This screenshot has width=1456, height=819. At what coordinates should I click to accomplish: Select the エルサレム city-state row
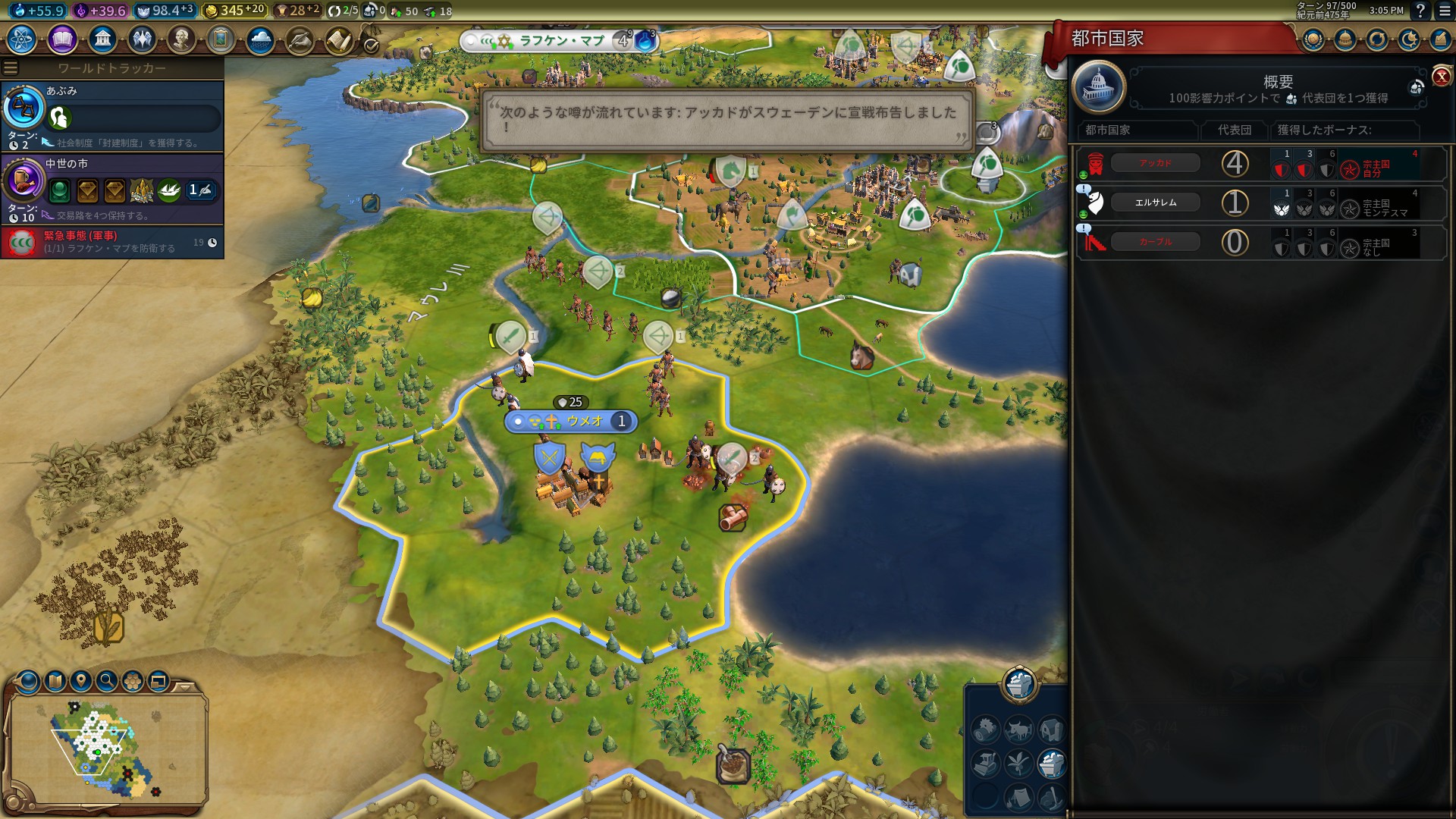point(1155,202)
